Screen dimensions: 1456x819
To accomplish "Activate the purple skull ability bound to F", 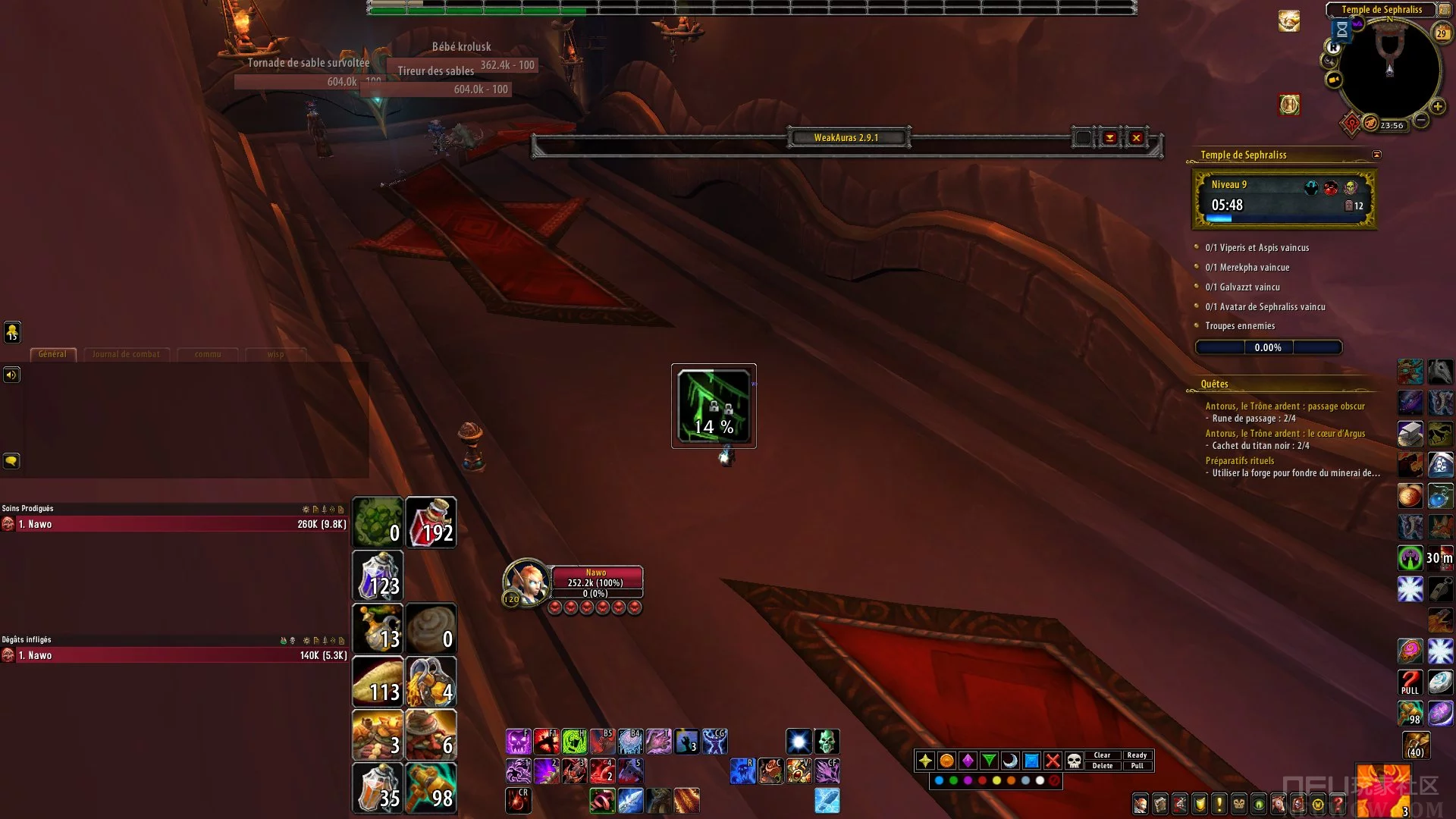I will coord(518,742).
